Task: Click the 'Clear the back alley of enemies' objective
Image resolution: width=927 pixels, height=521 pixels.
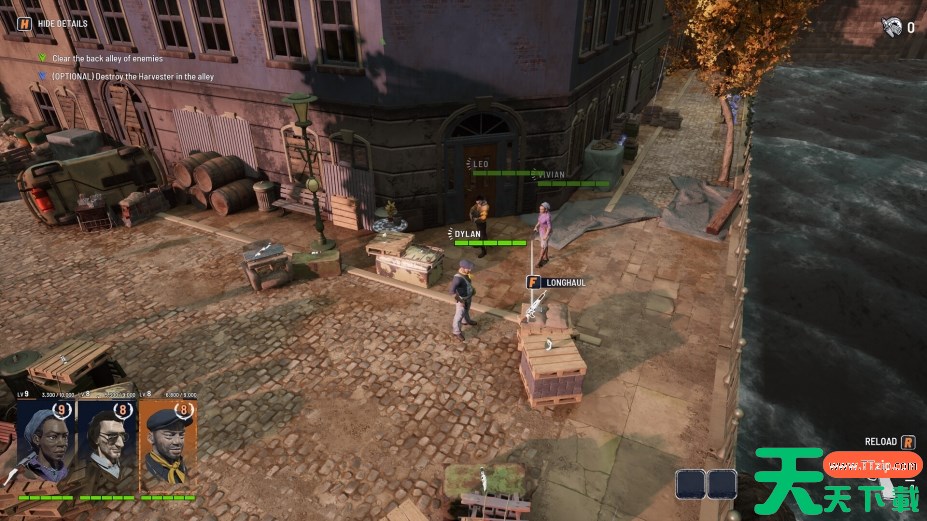Action: click(x=107, y=58)
